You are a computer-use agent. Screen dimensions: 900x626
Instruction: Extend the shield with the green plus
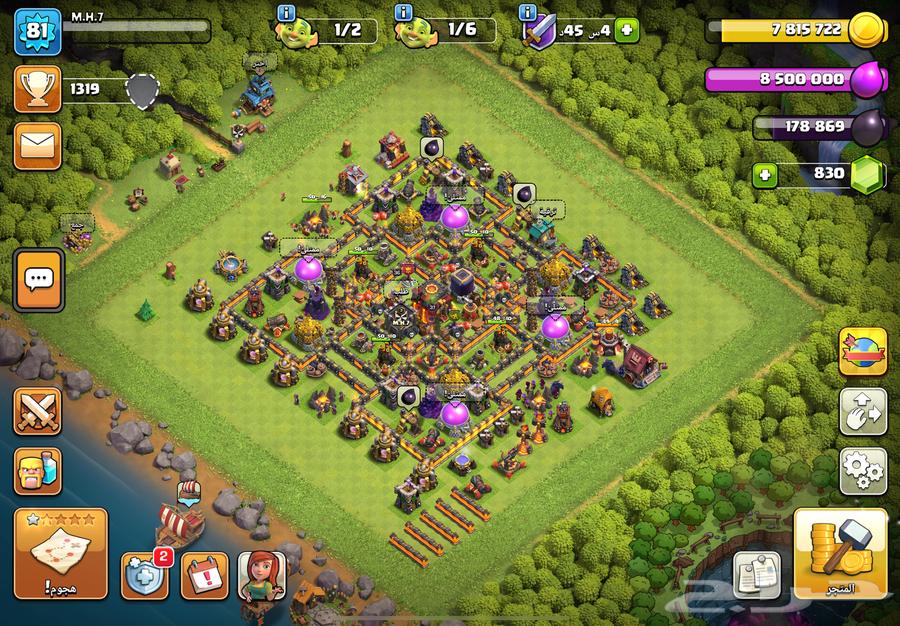(628, 30)
